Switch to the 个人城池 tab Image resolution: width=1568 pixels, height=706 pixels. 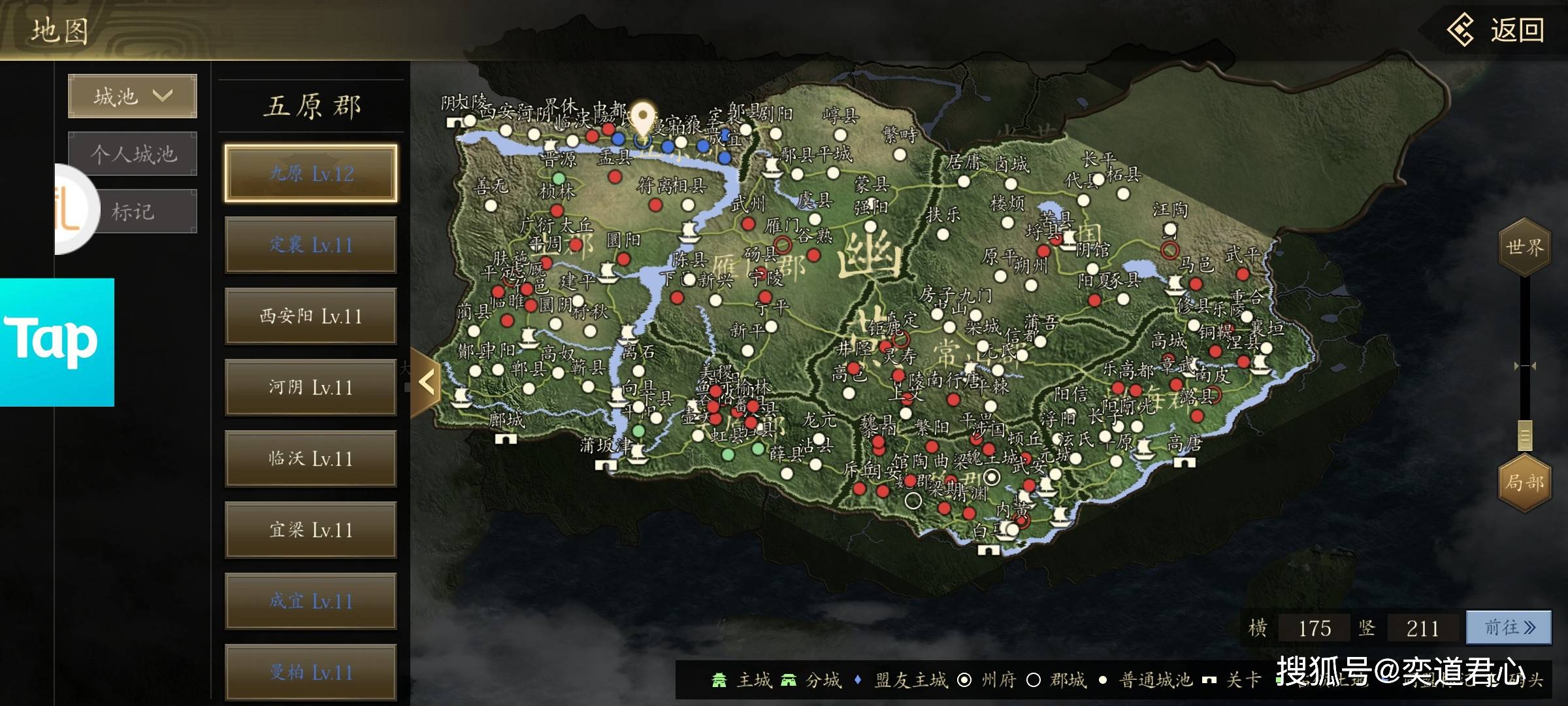tap(133, 154)
